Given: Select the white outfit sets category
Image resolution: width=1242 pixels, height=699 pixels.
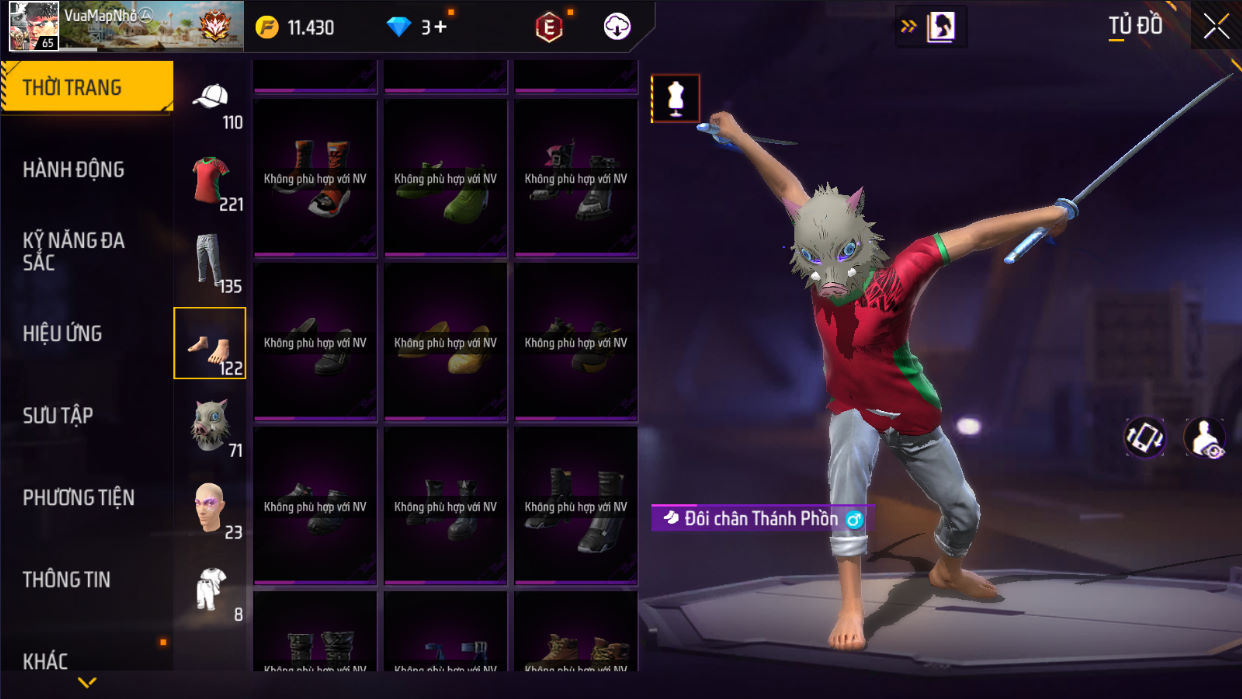Looking at the screenshot, I should click(210, 590).
